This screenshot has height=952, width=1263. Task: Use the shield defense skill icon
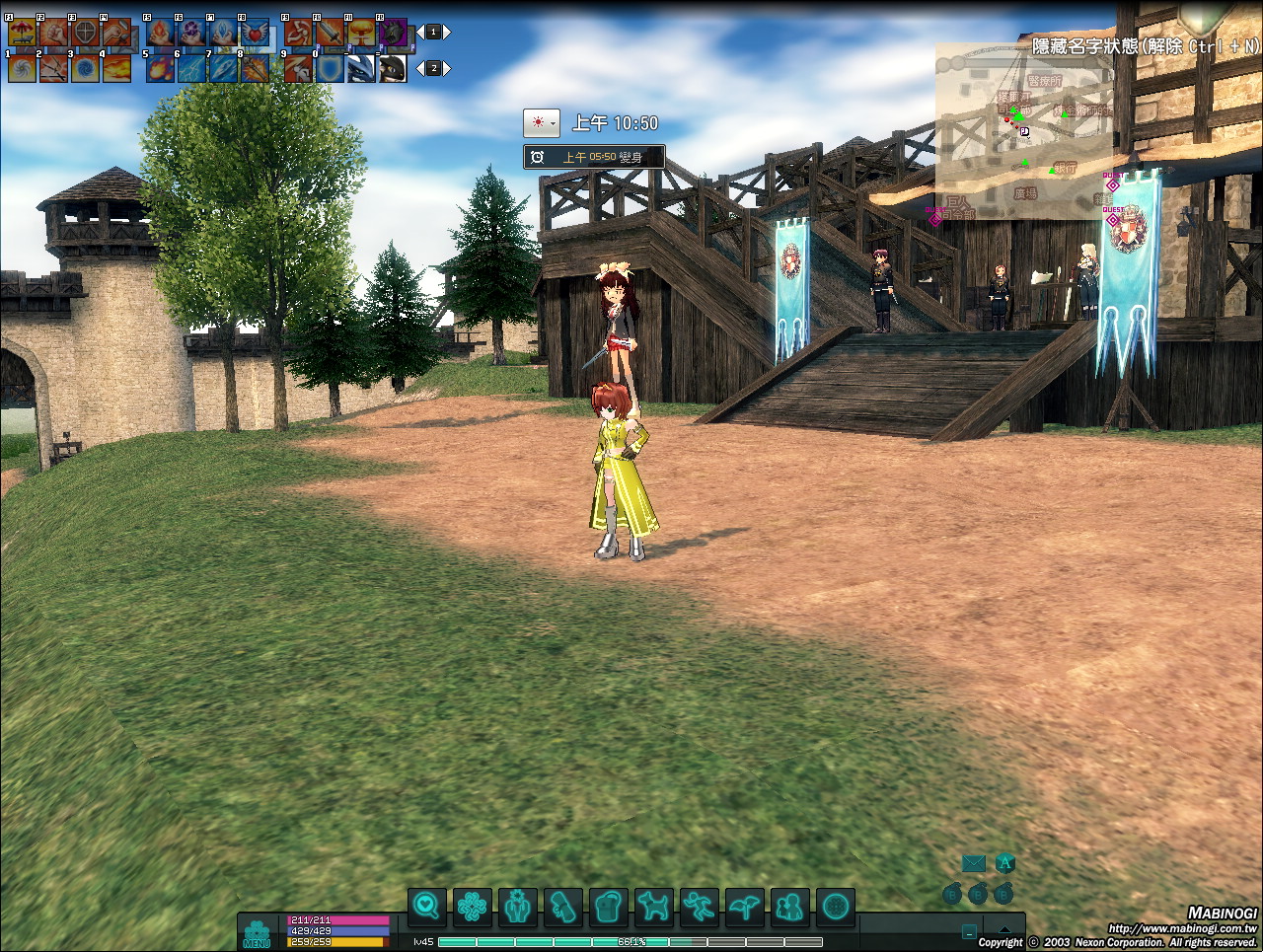coord(330,68)
